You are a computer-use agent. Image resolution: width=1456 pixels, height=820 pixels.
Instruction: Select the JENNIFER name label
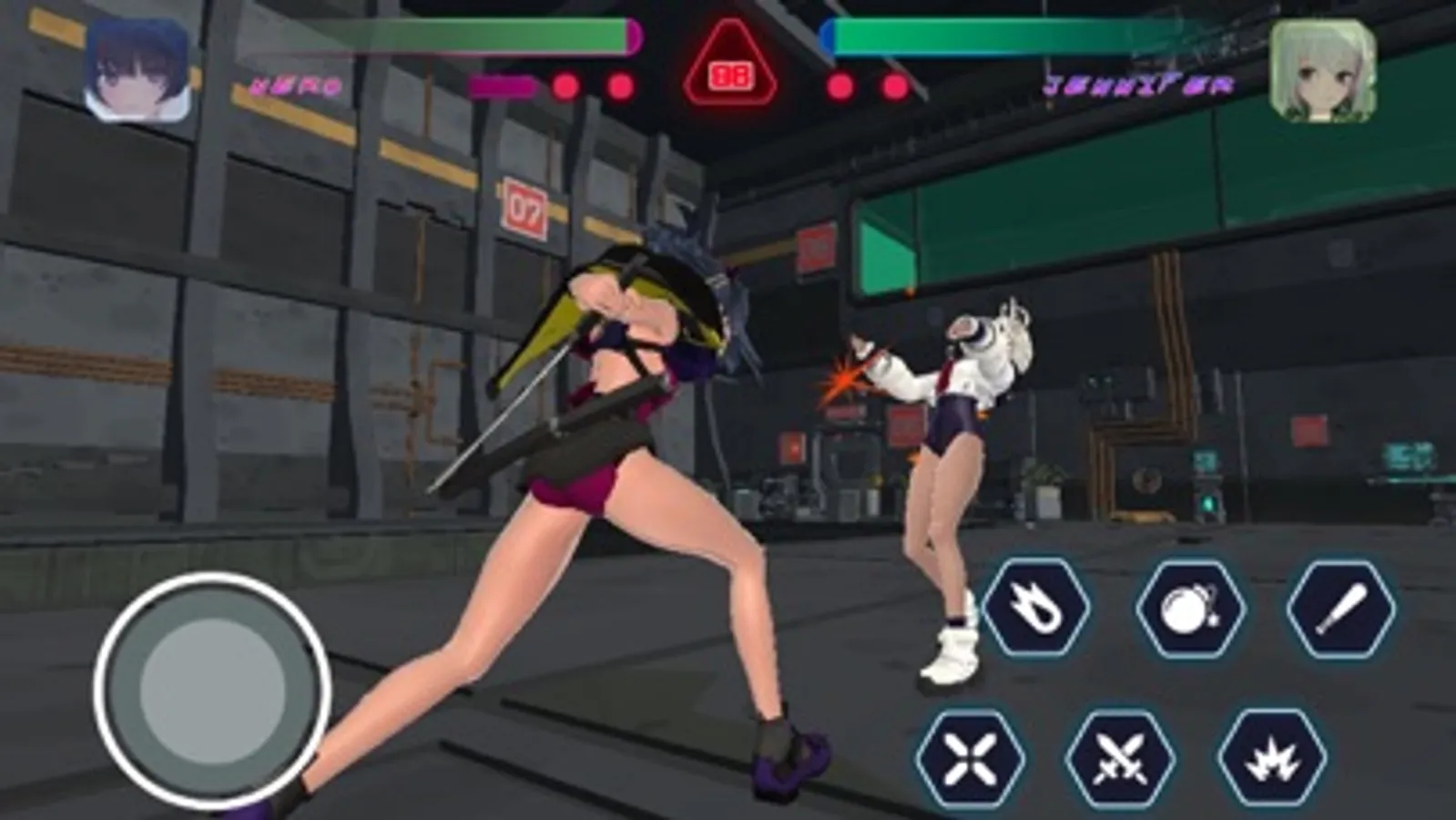(x=1140, y=86)
